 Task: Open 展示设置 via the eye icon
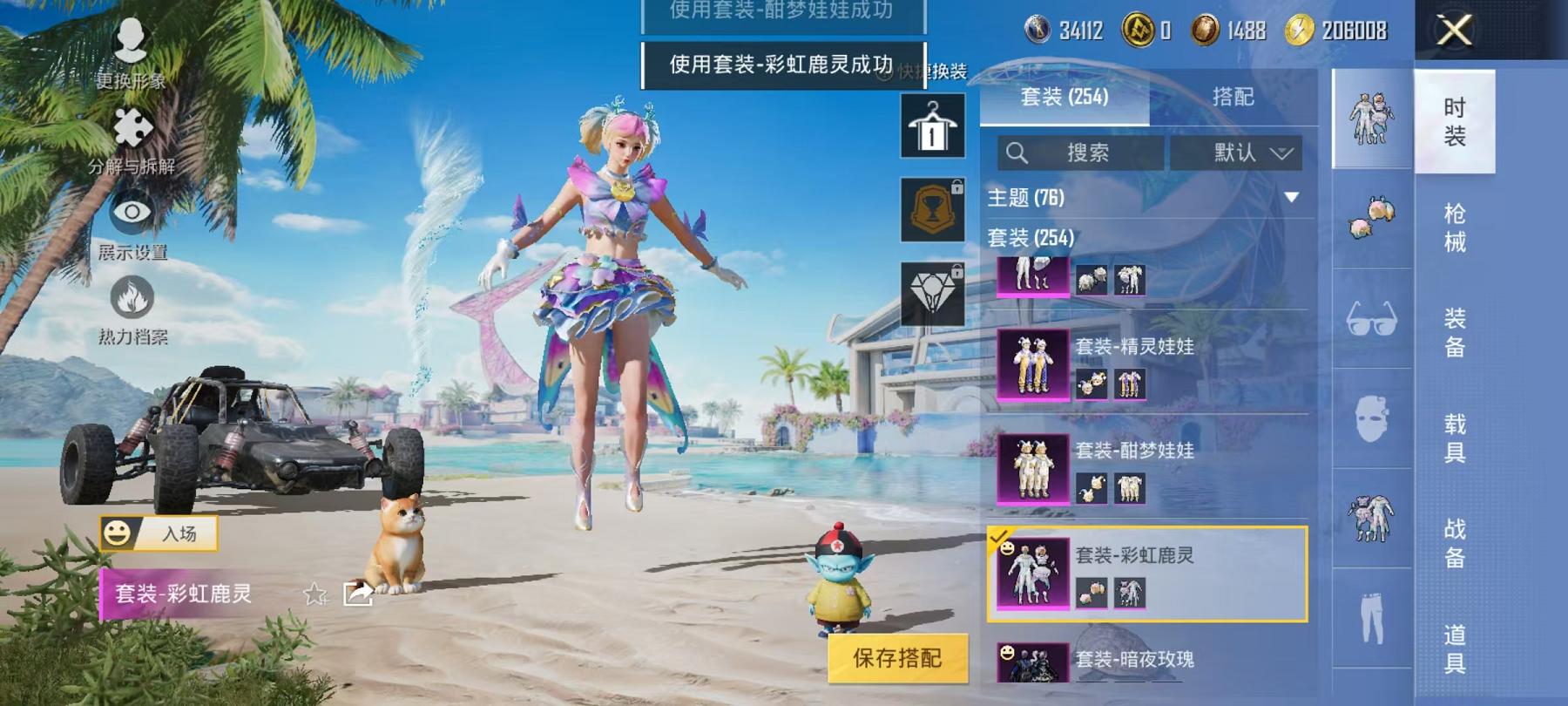pos(131,214)
